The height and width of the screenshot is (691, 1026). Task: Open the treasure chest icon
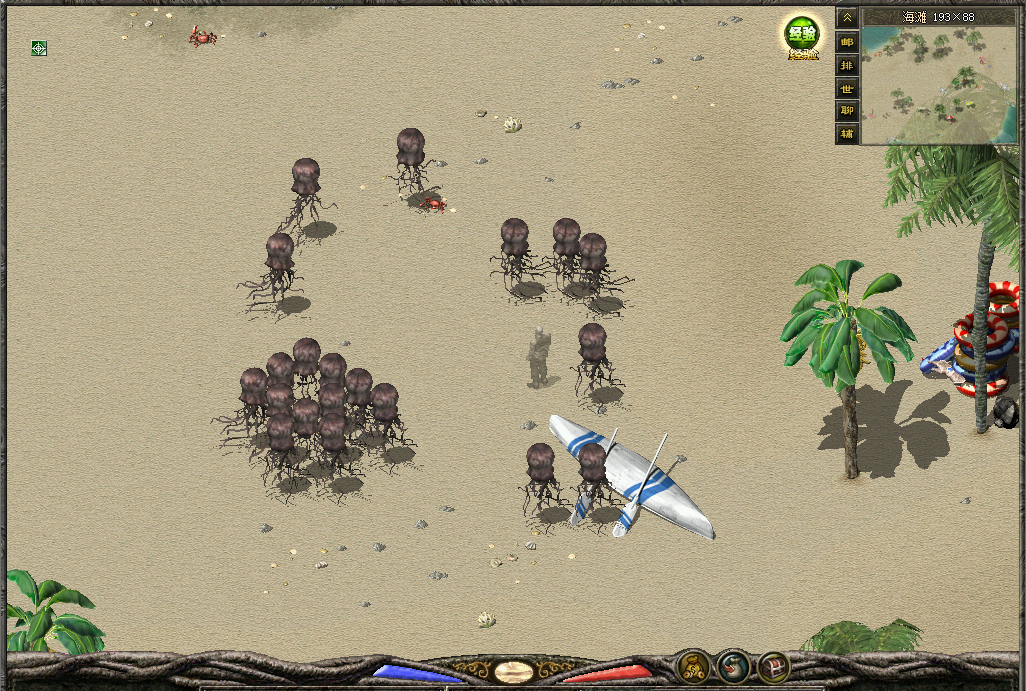tap(773, 666)
